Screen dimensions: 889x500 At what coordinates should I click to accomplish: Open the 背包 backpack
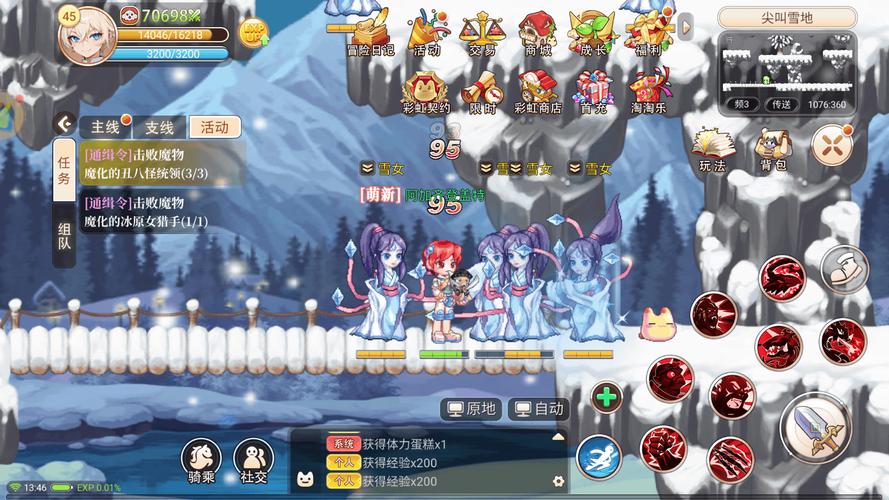pyautogui.click(x=772, y=148)
